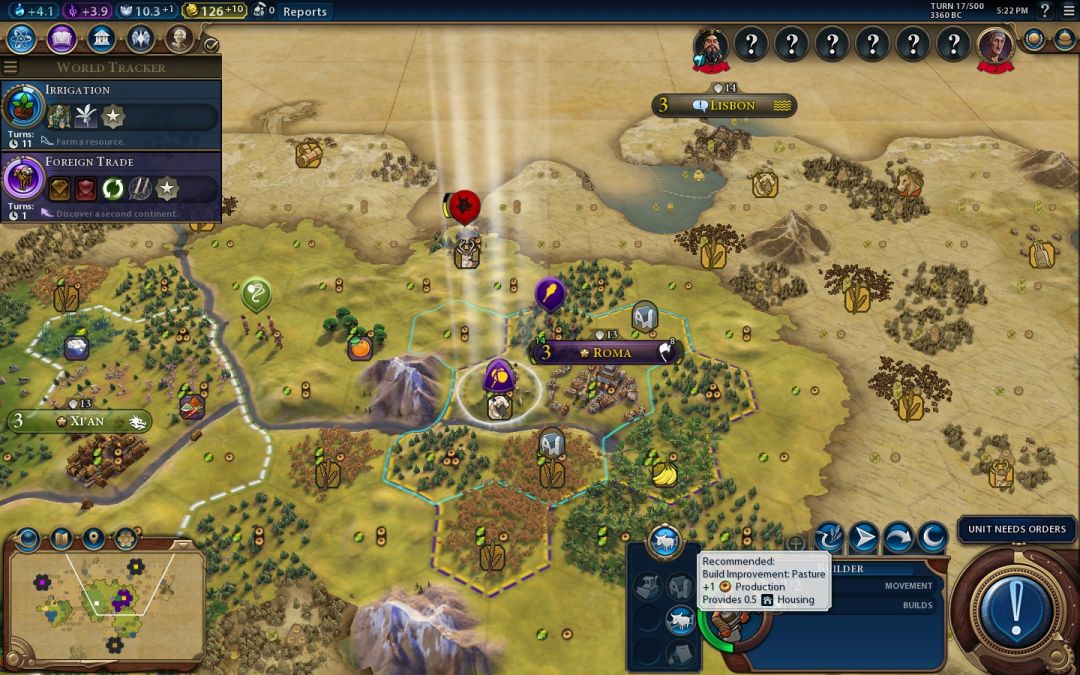Open the Reports screen
1080x675 pixels.
tap(304, 12)
